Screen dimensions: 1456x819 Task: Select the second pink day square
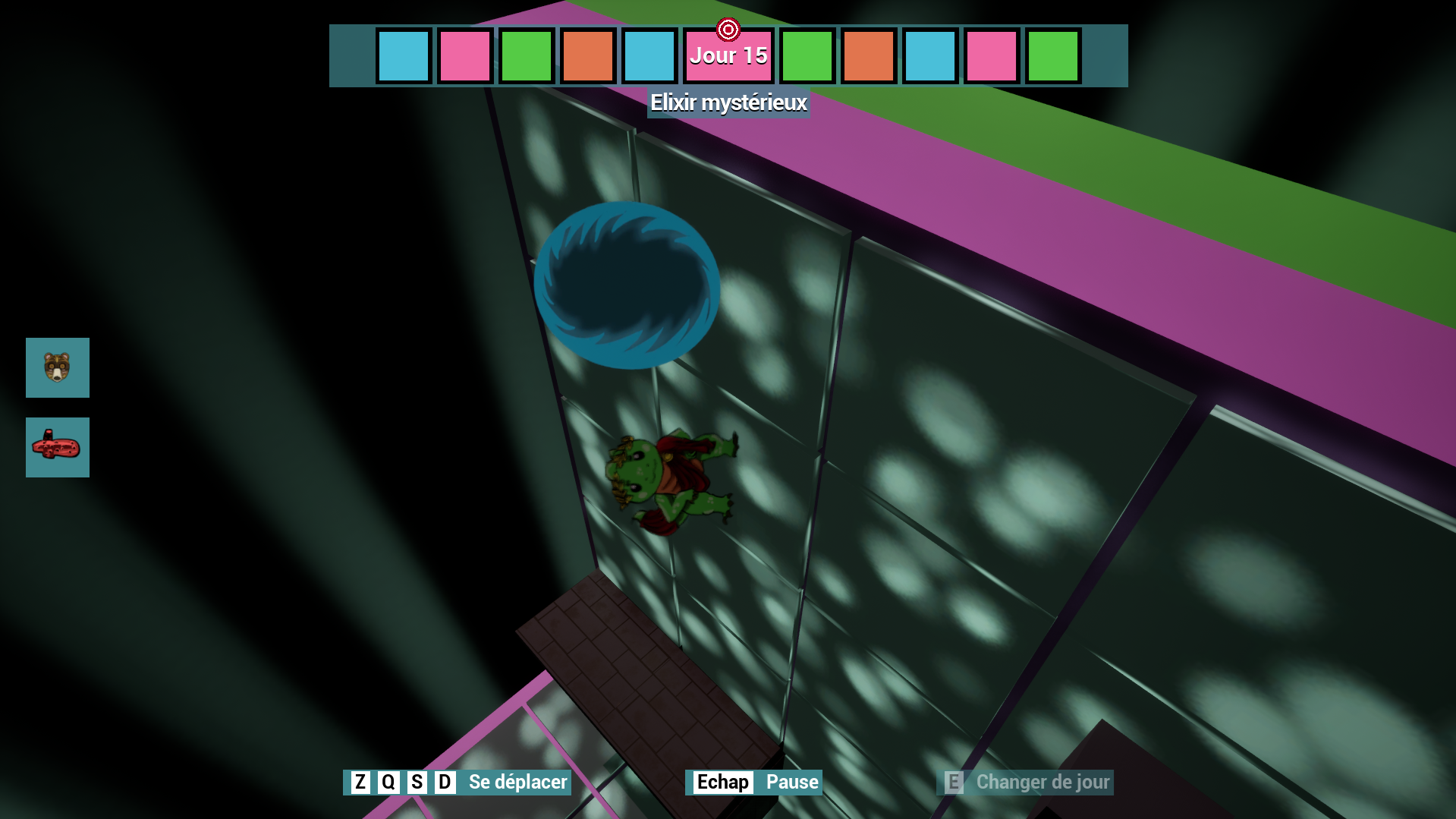[990, 55]
